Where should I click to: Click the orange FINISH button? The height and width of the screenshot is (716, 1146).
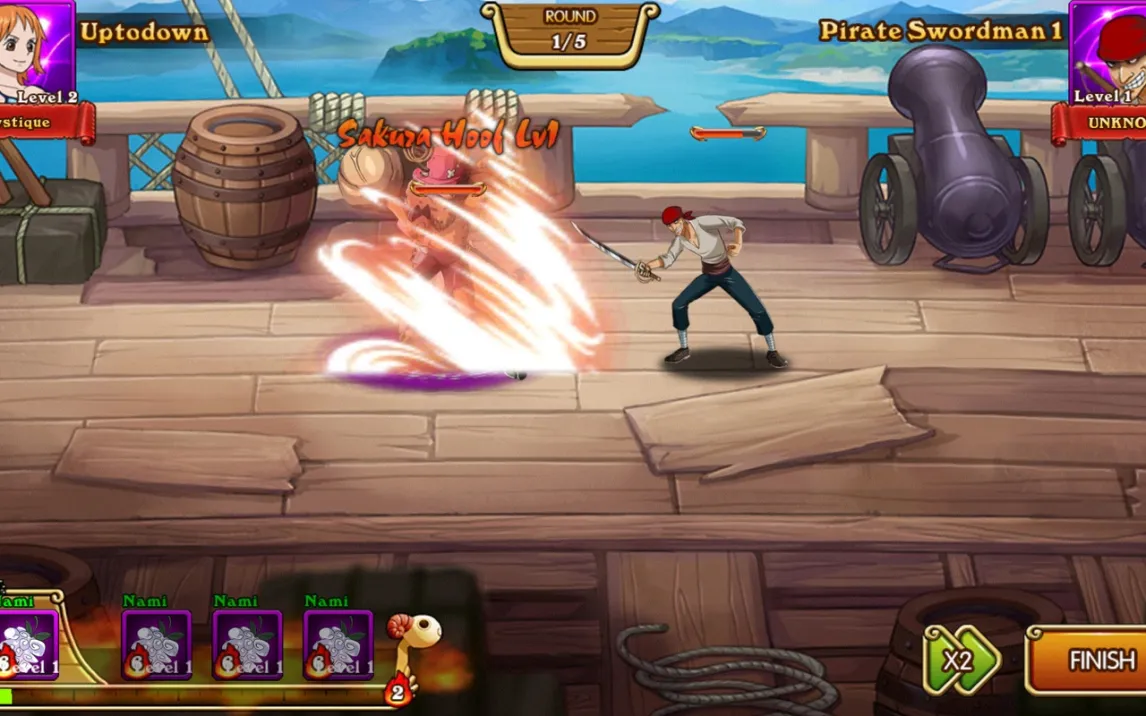(1090, 660)
